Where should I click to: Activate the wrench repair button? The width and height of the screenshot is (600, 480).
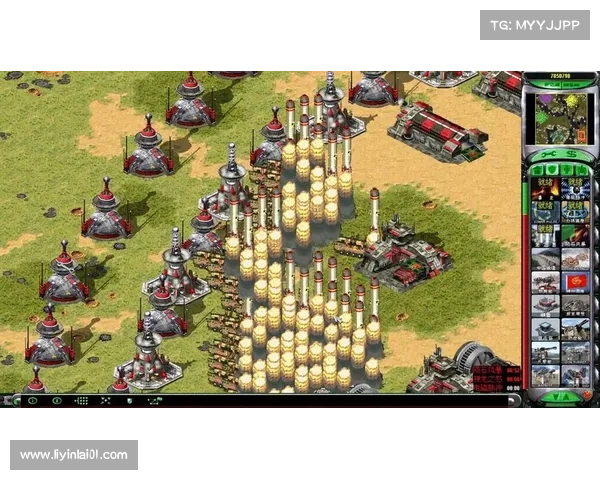(x=545, y=154)
